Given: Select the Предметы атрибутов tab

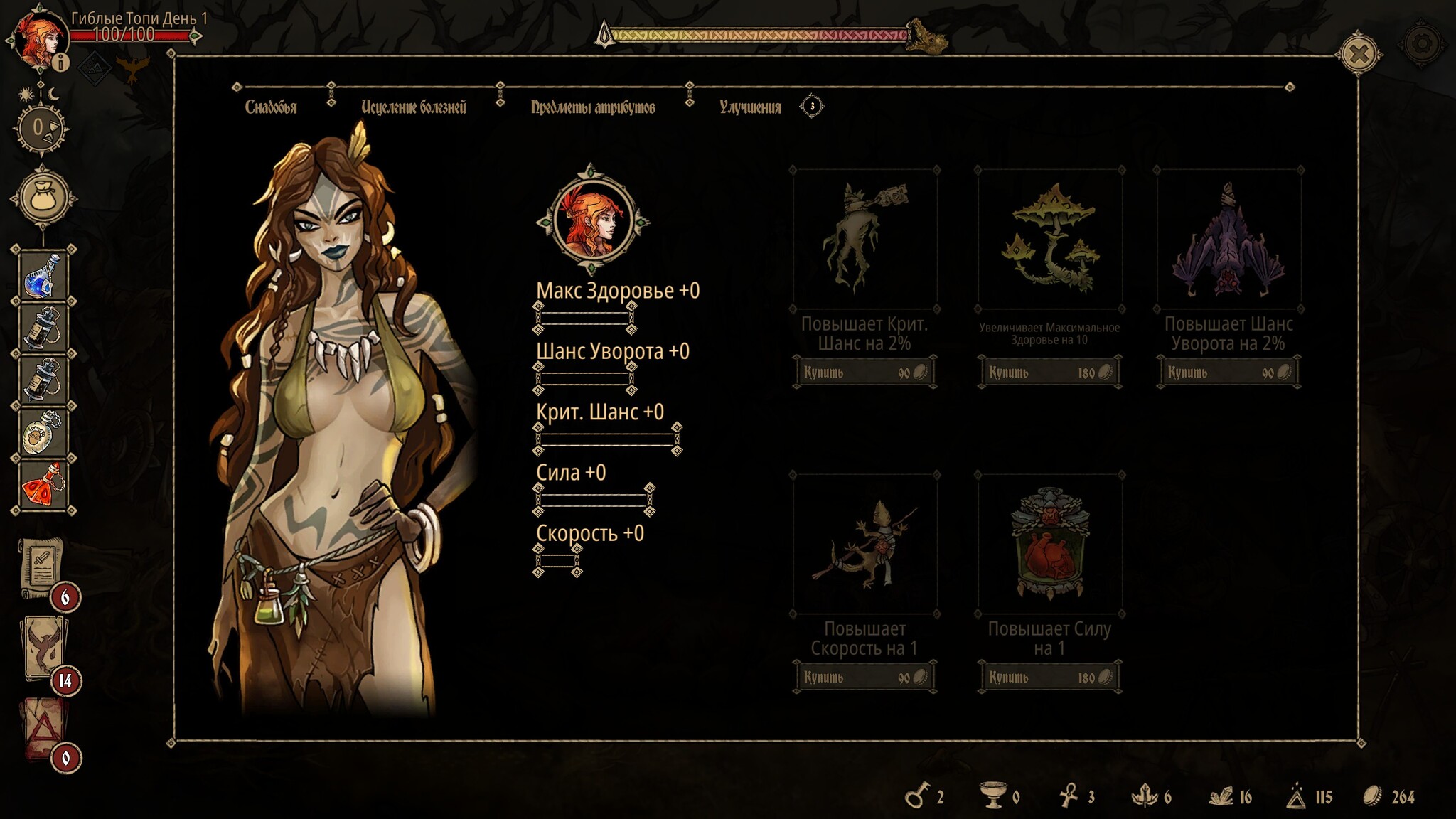Looking at the screenshot, I should click(x=592, y=107).
